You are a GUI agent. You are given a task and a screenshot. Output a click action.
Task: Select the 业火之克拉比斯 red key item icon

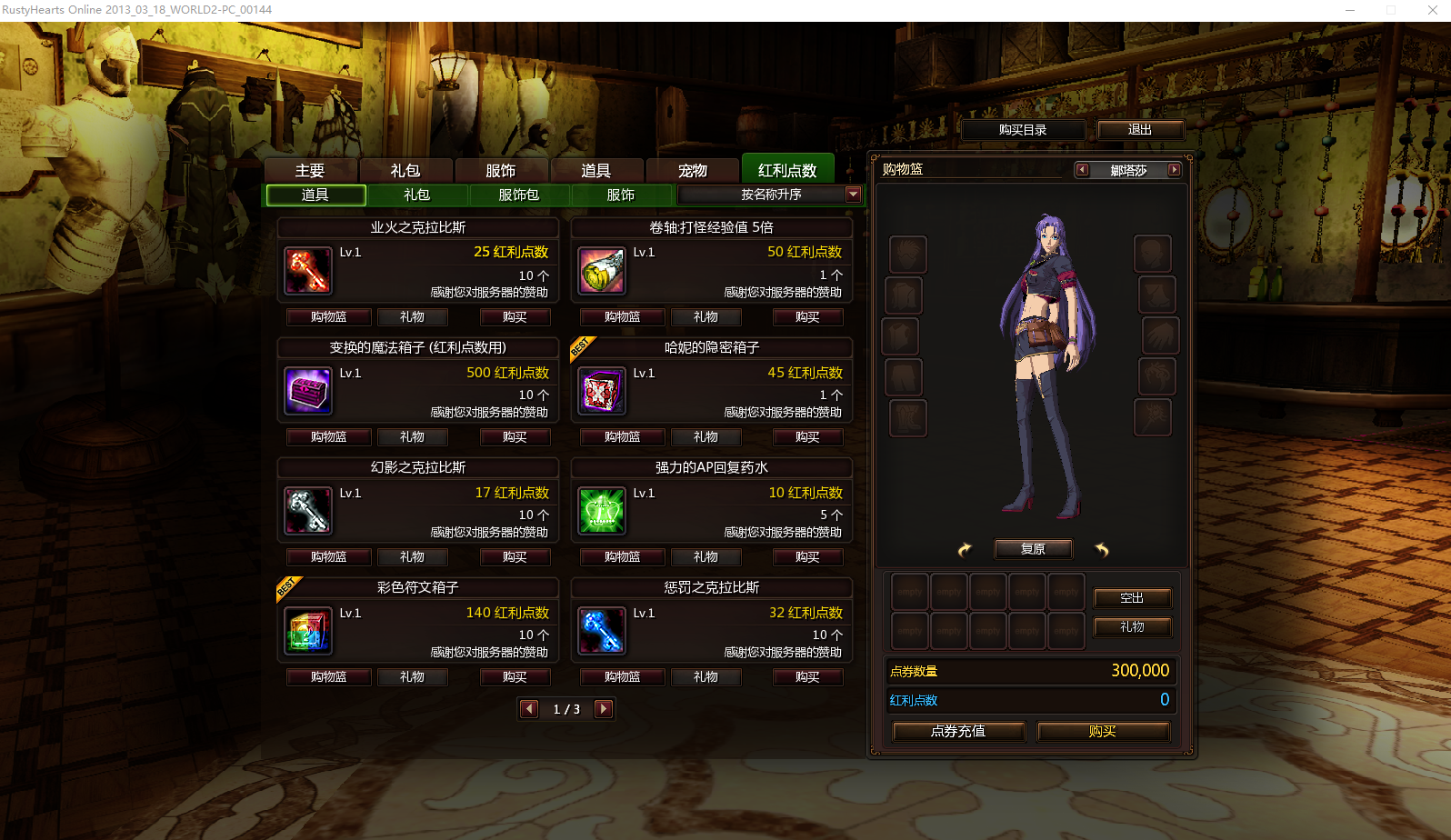[307, 271]
